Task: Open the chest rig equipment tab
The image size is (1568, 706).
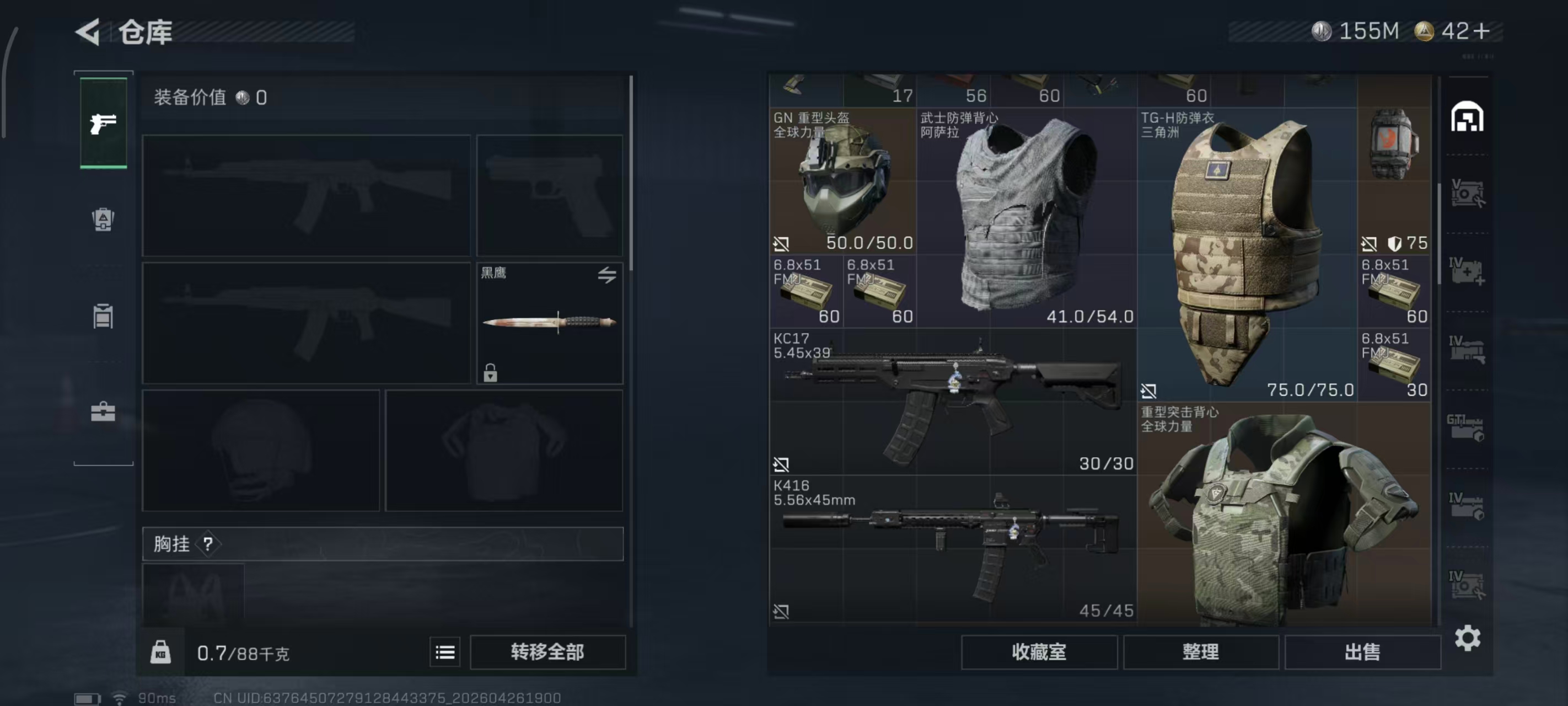Action: pos(104,314)
